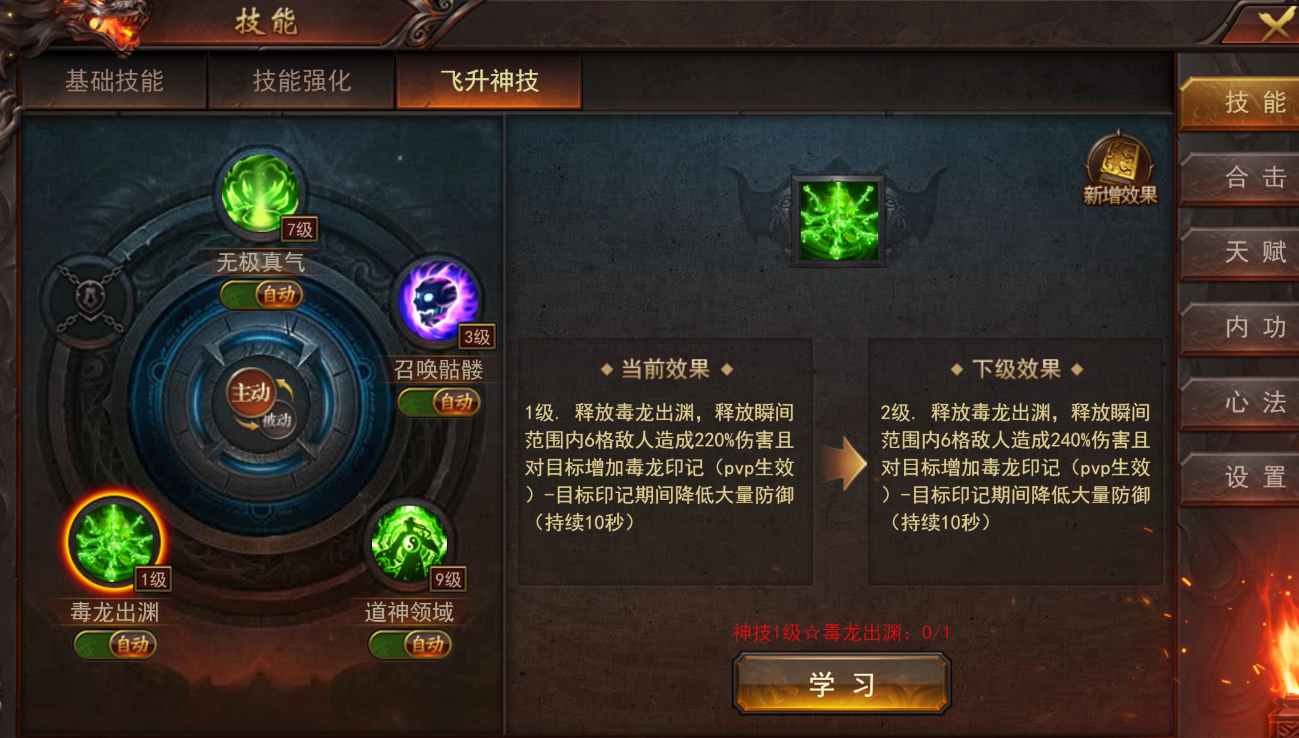The width and height of the screenshot is (1299, 738).
Task: Toggle 自动 under 无极真气
Action: click(262, 295)
